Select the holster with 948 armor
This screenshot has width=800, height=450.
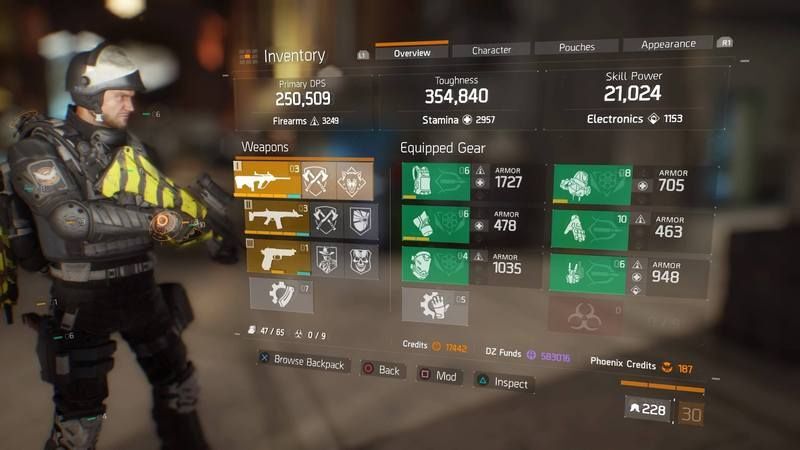[x=590, y=273]
